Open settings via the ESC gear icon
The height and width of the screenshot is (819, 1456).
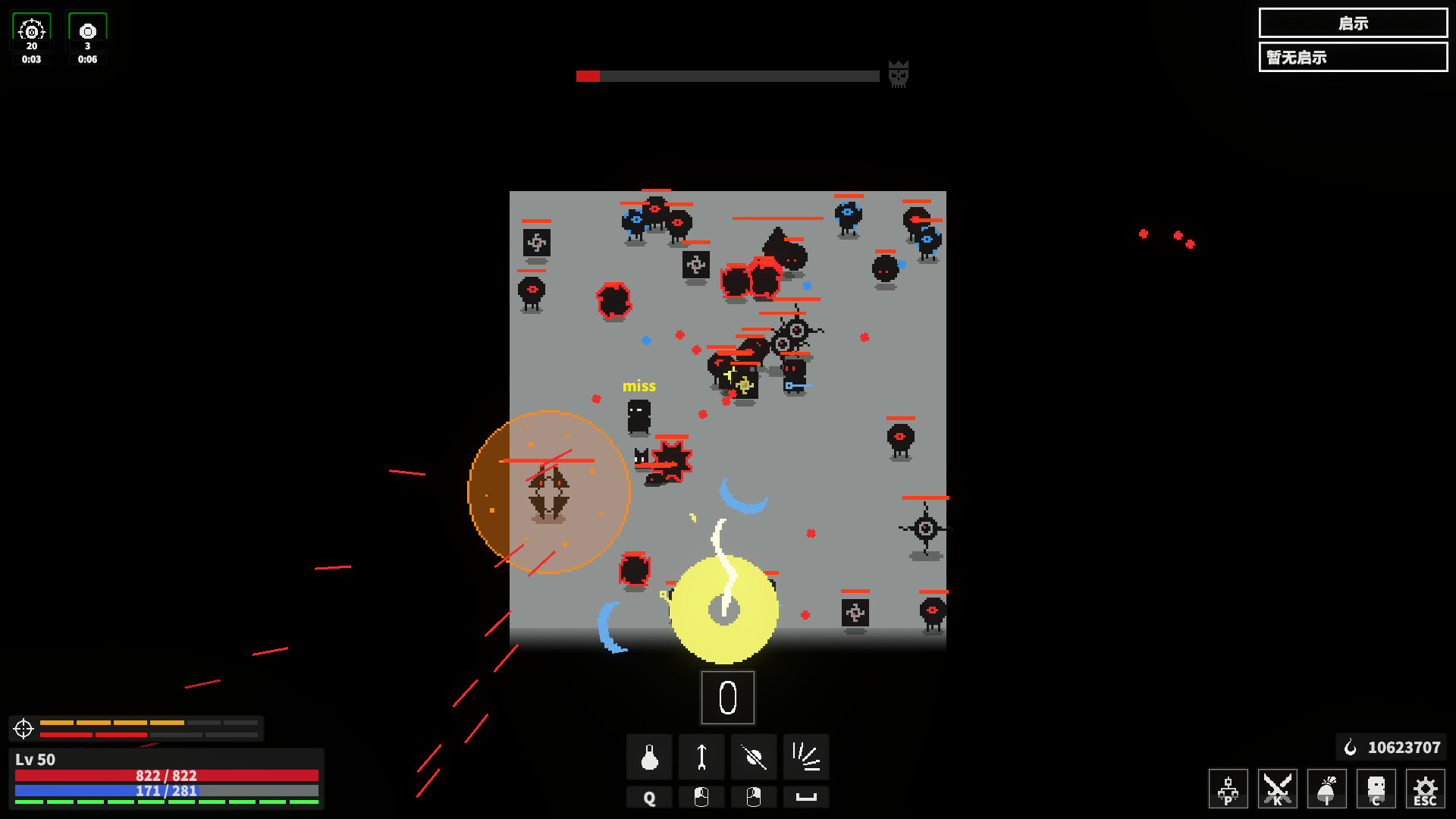click(1425, 789)
